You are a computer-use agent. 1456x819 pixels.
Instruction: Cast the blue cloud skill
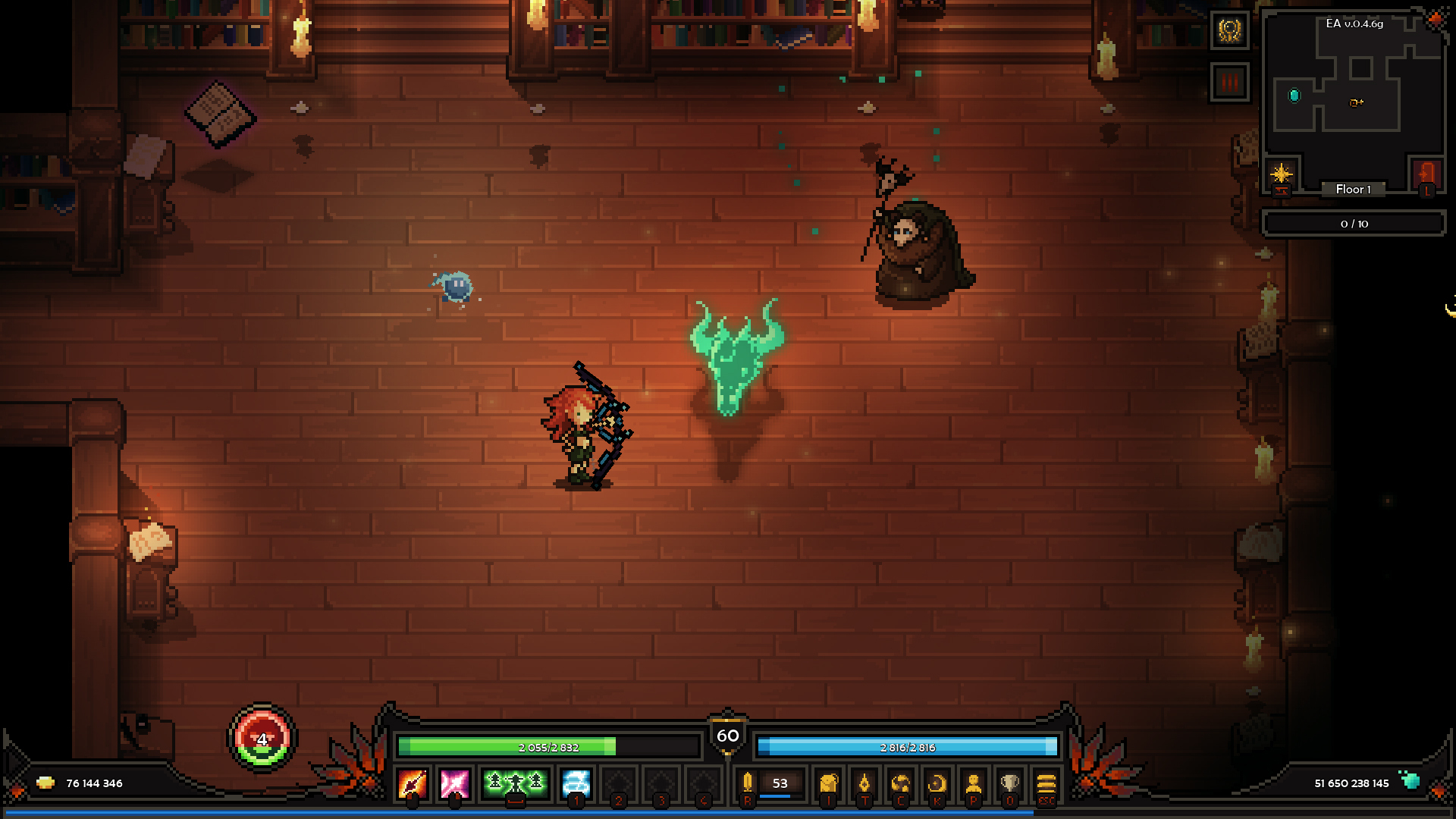pyautogui.click(x=576, y=783)
